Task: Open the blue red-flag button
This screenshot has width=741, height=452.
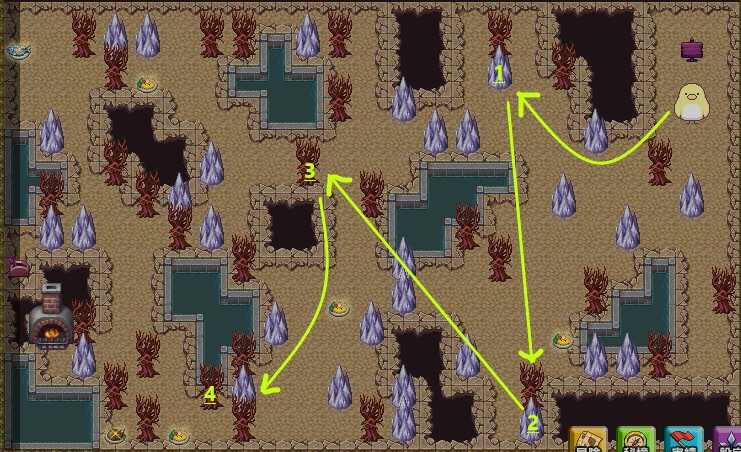Action: [x=685, y=441]
